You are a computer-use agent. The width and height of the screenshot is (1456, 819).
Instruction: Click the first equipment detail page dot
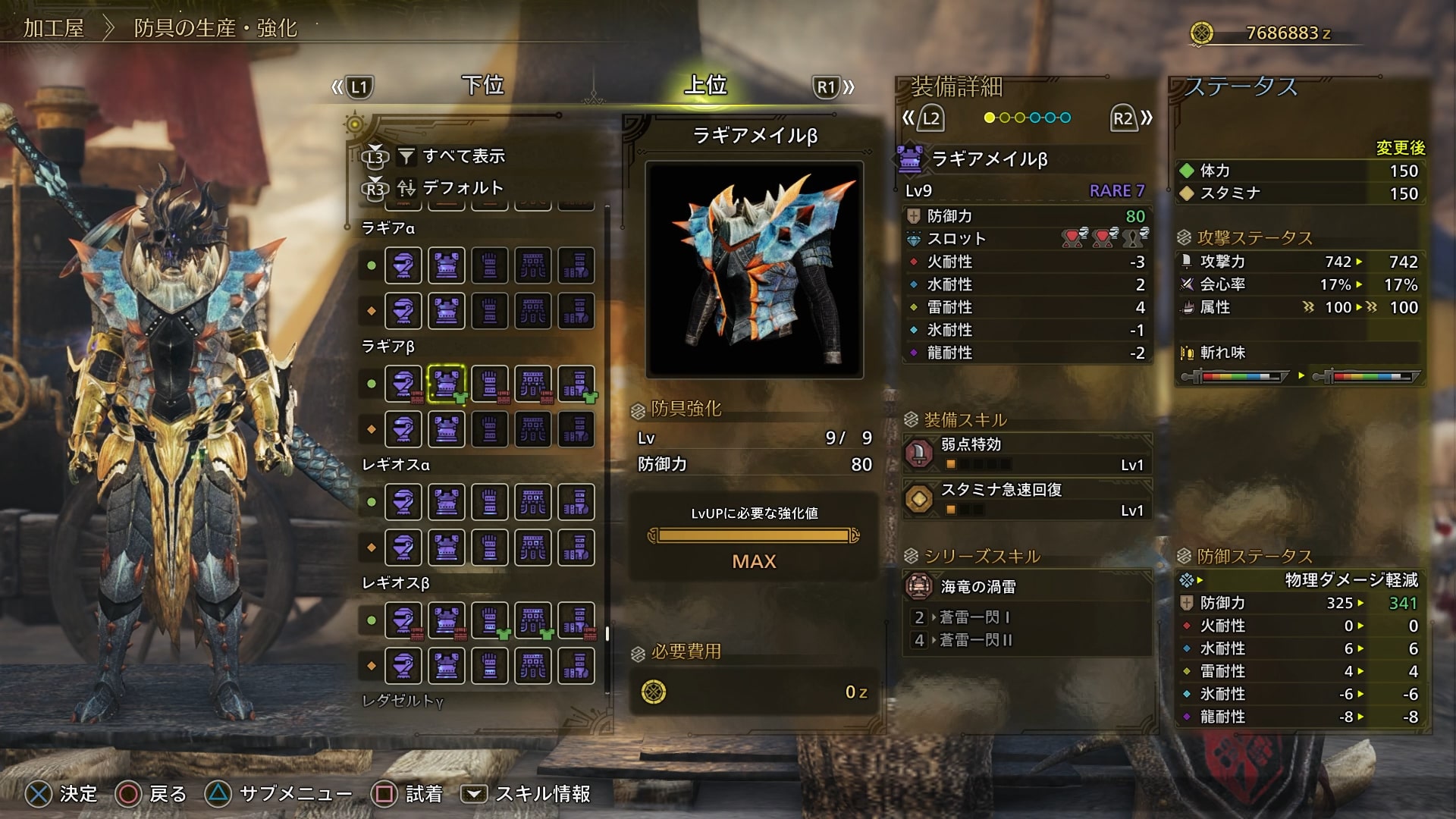(x=989, y=118)
